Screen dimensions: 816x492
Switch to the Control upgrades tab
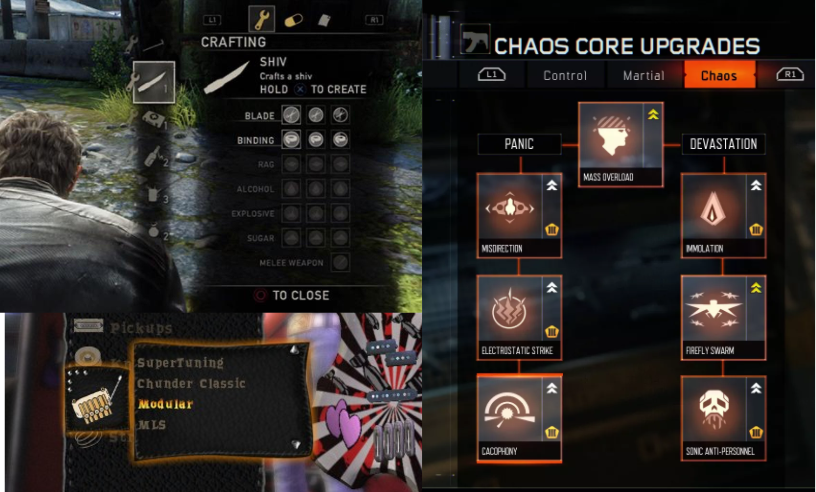click(565, 75)
